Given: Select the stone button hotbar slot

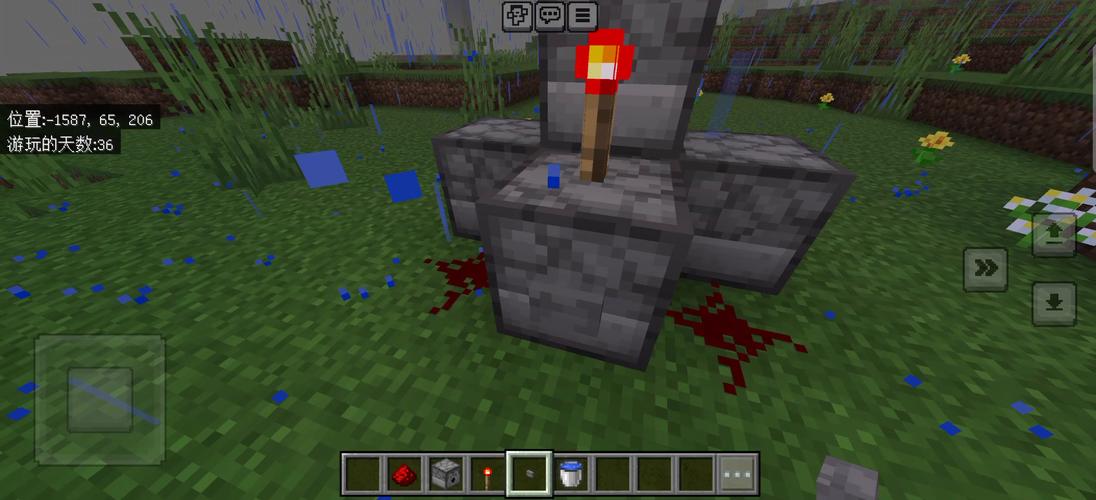Looking at the screenshot, I should (528, 473).
